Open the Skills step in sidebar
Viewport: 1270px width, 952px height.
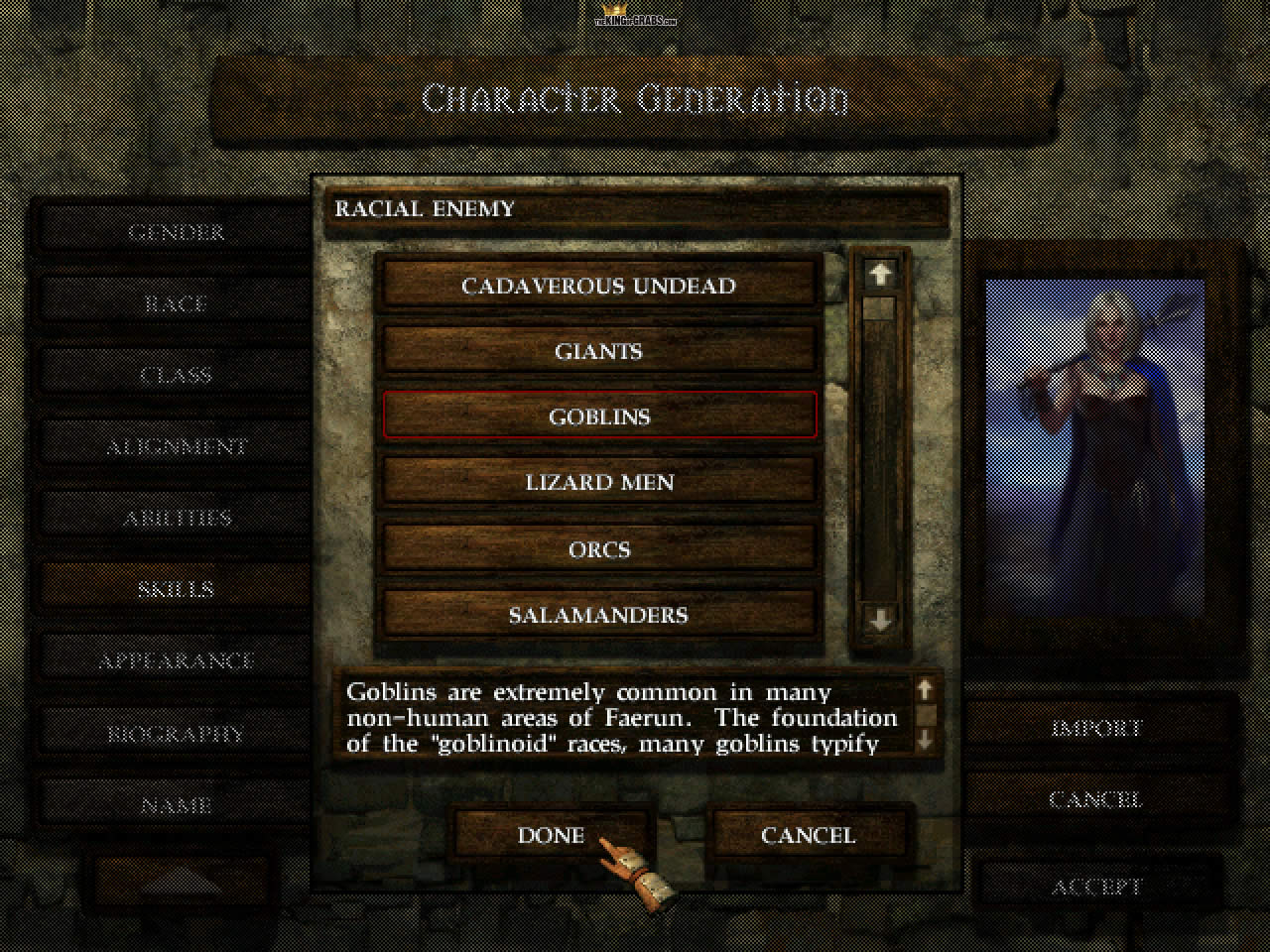(176, 589)
